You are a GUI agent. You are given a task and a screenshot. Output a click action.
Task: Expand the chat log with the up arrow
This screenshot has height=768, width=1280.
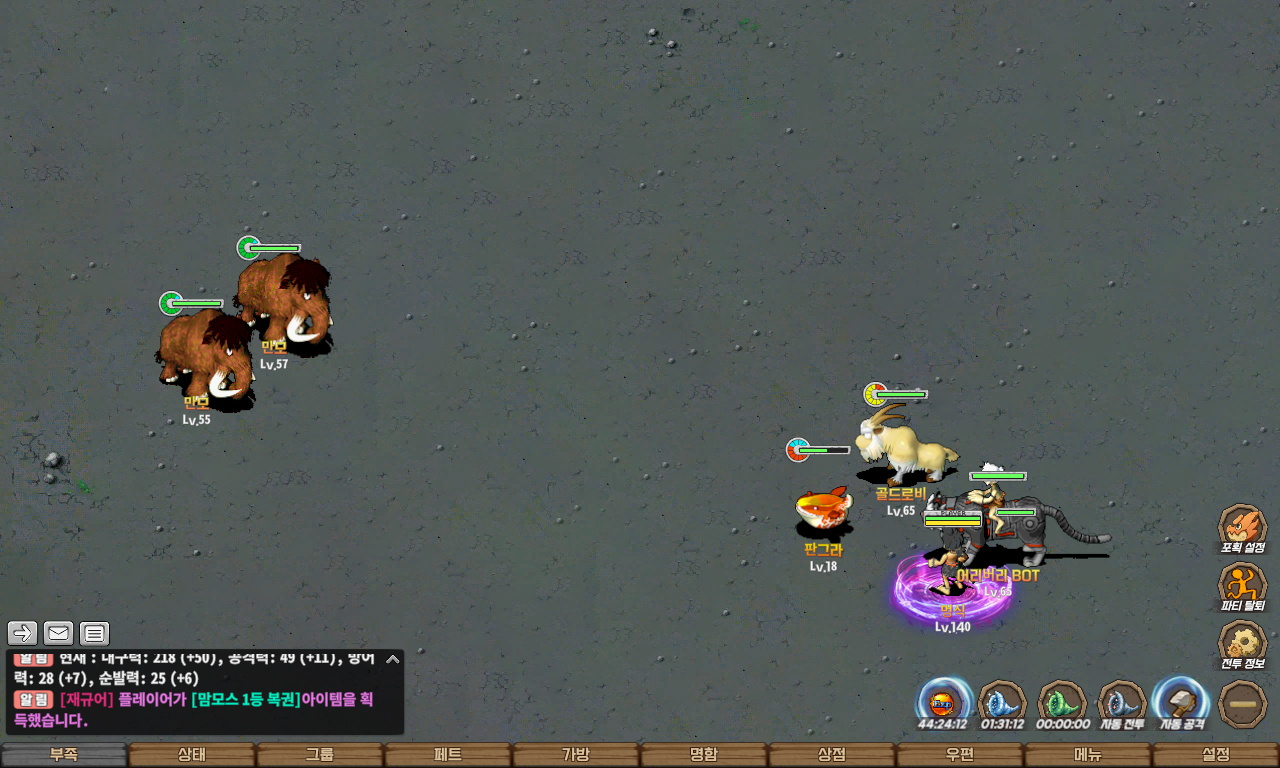[x=393, y=659]
